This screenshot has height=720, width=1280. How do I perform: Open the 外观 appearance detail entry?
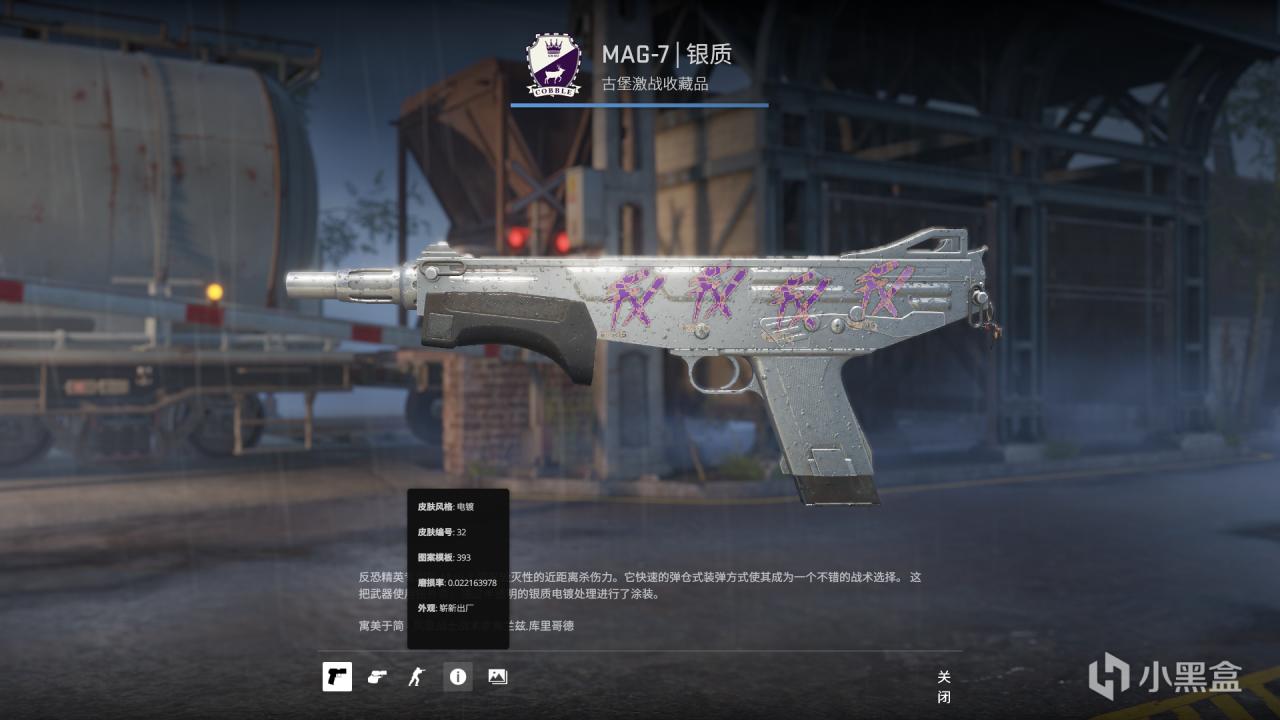pyautogui.click(x=443, y=608)
